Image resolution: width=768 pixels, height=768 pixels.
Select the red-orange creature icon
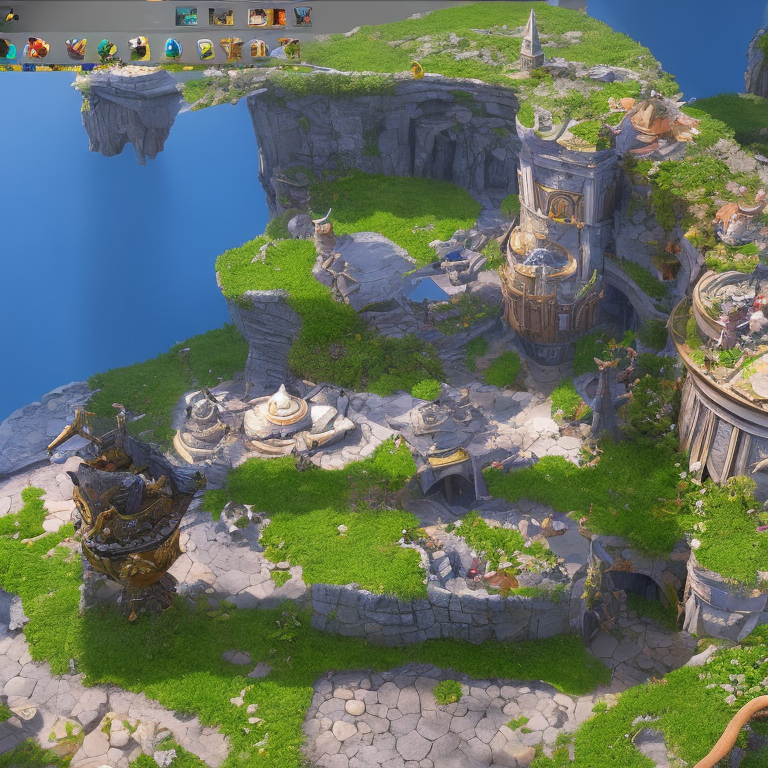(38, 48)
